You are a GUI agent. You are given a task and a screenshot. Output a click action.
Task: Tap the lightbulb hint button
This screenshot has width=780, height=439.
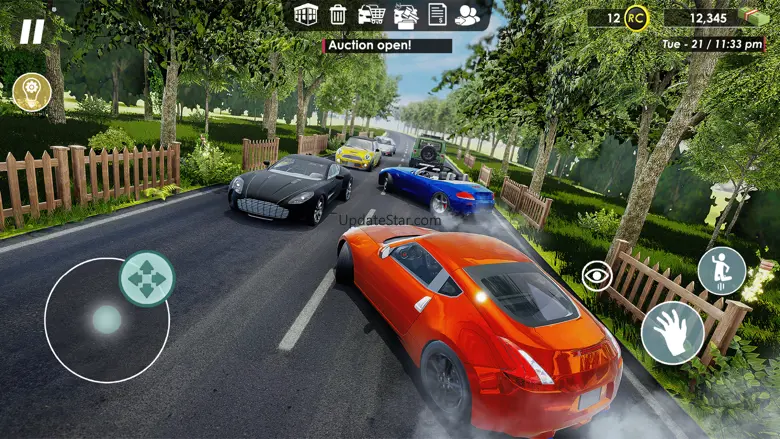31,92
